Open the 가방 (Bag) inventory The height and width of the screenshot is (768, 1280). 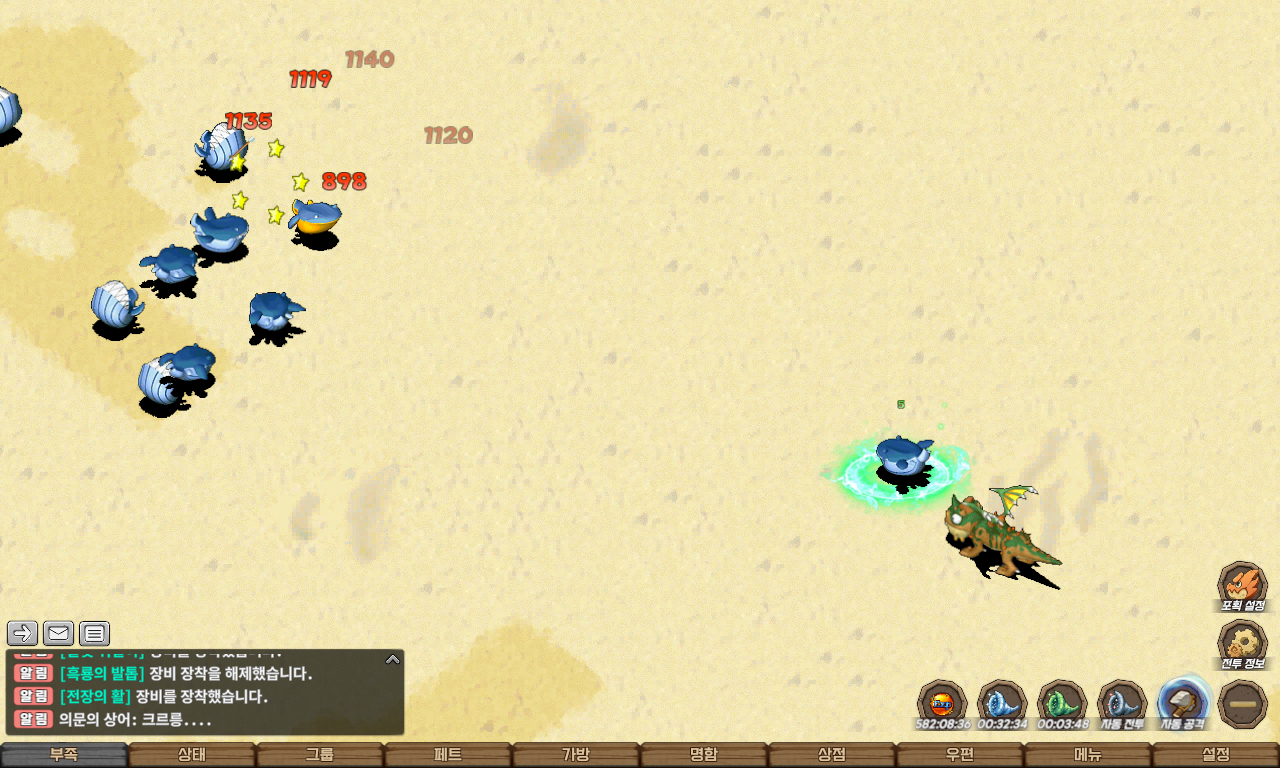point(576,755)
